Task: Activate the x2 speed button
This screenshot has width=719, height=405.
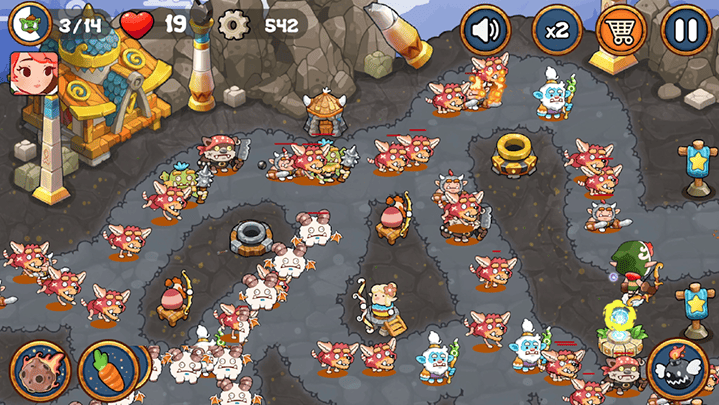Action: (556, 31)
